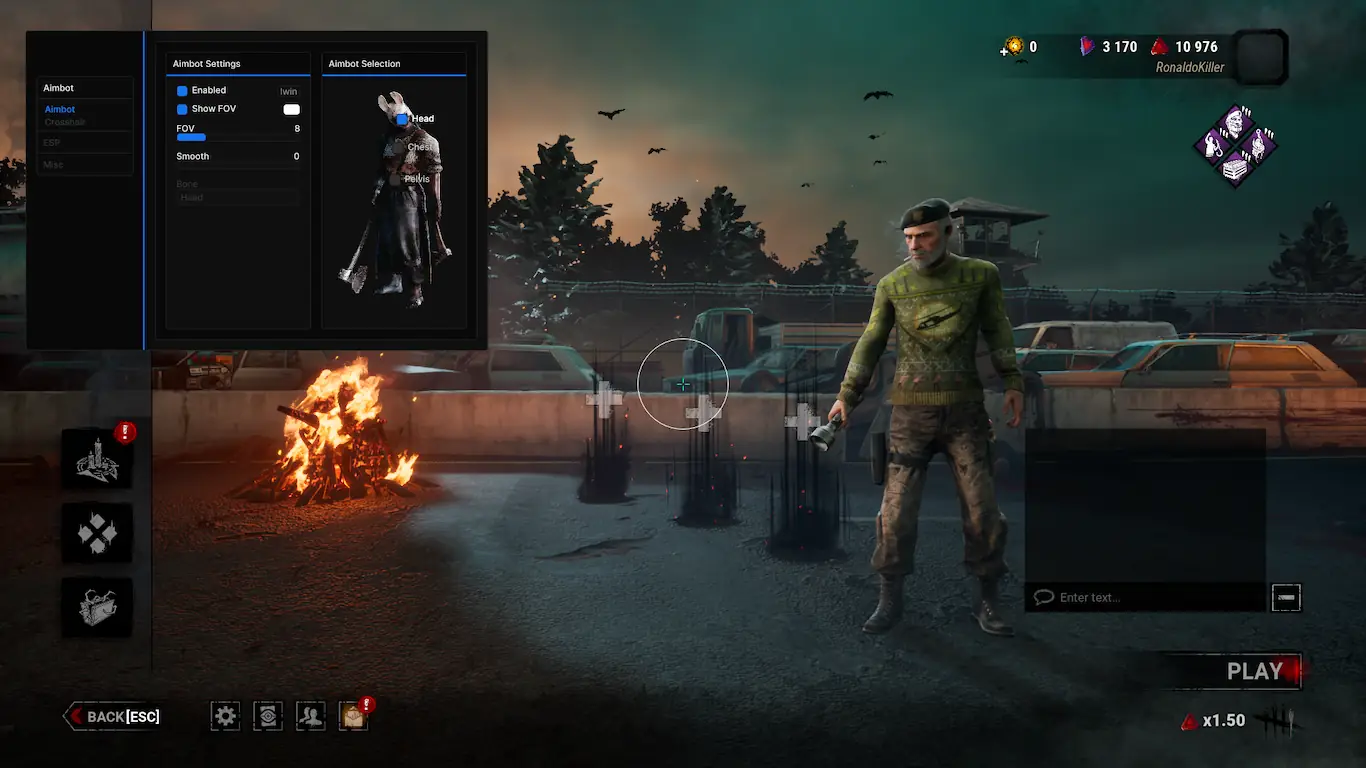Image resolution: width=1366 pixels, height=768 pixels.
Task: Go back using the BACK button
Action: (113, 716)
